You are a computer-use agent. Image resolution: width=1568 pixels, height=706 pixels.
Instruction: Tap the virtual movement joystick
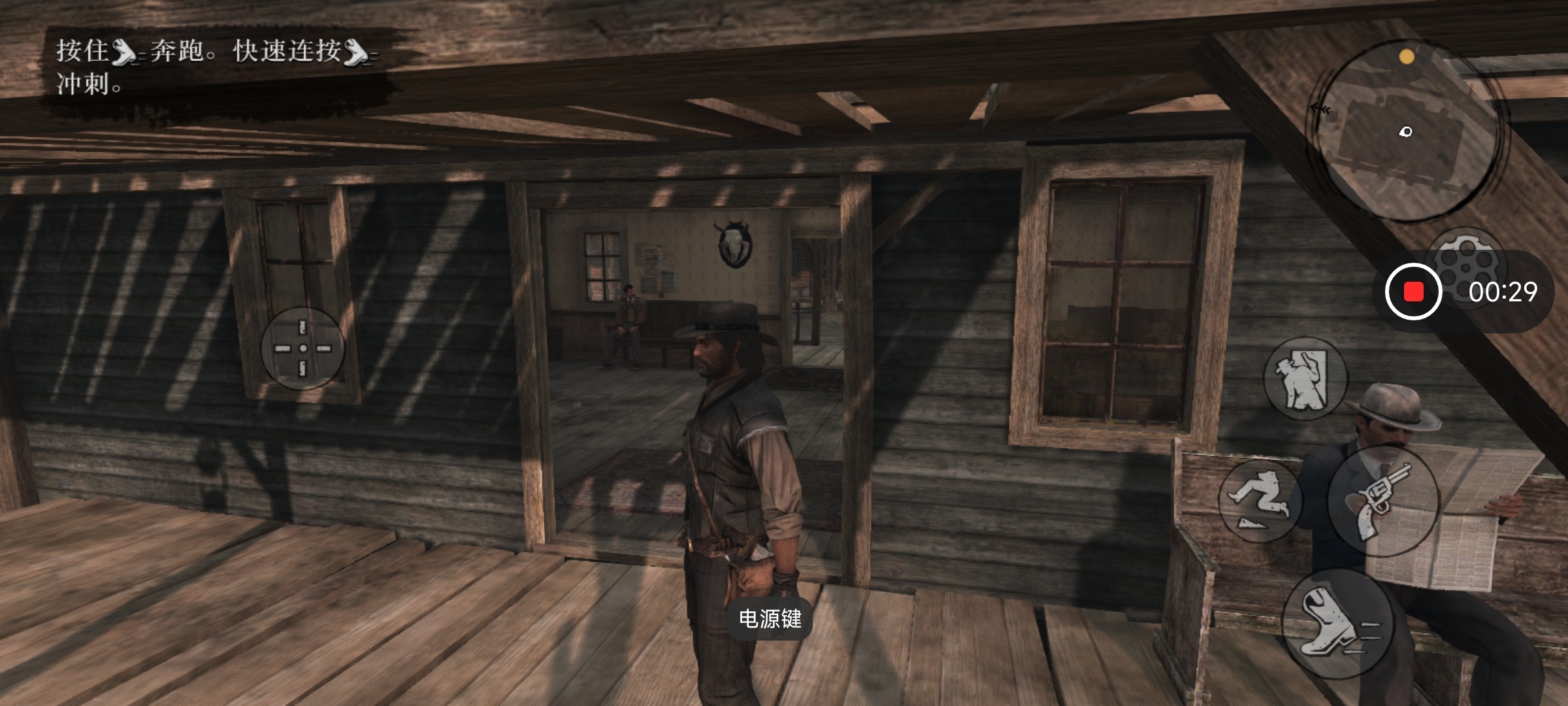302,348
